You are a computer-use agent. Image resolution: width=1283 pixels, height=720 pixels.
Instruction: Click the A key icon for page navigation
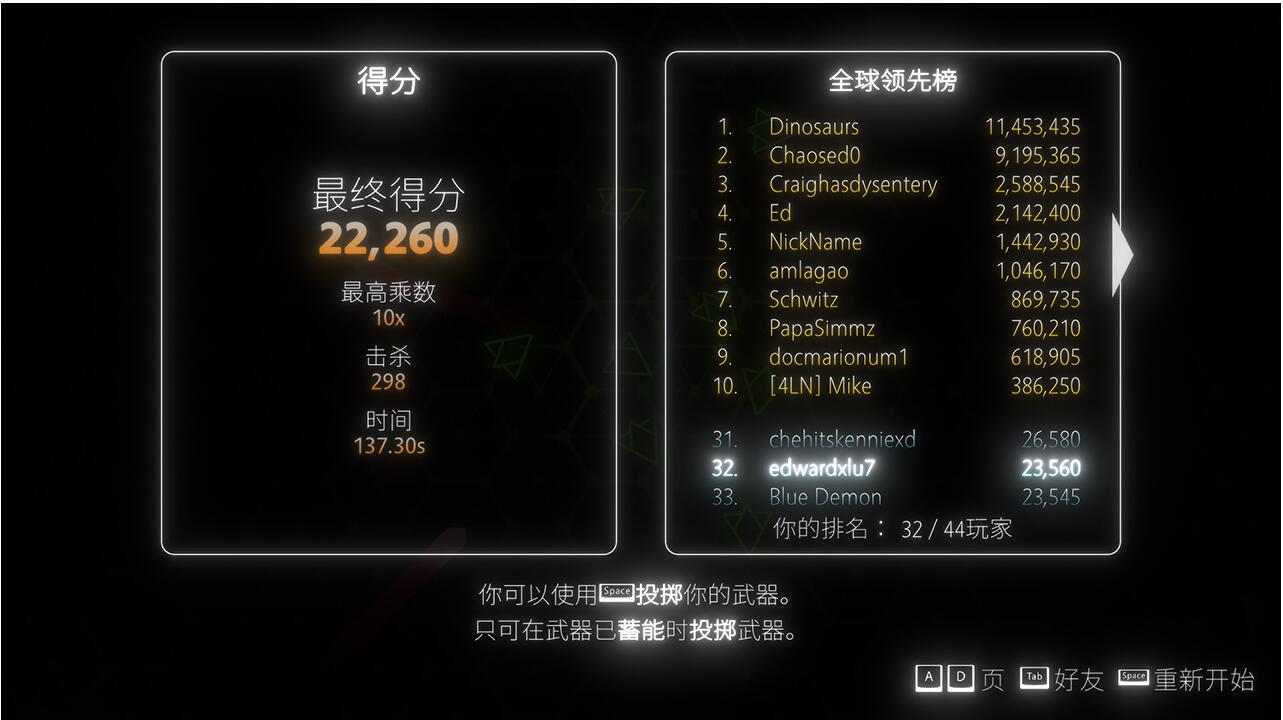tap(929, 678)
